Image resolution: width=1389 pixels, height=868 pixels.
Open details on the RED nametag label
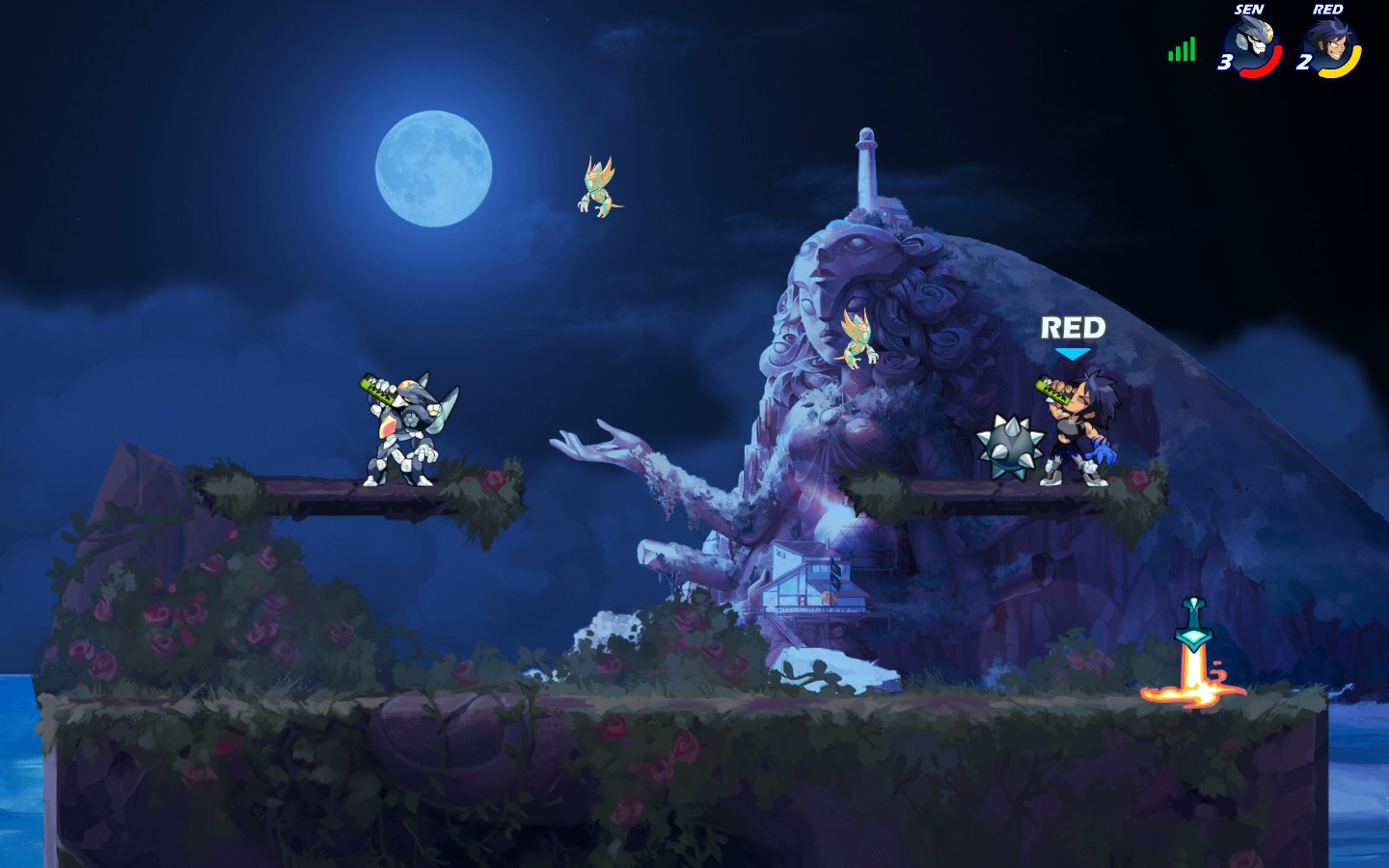point(1072,327)
